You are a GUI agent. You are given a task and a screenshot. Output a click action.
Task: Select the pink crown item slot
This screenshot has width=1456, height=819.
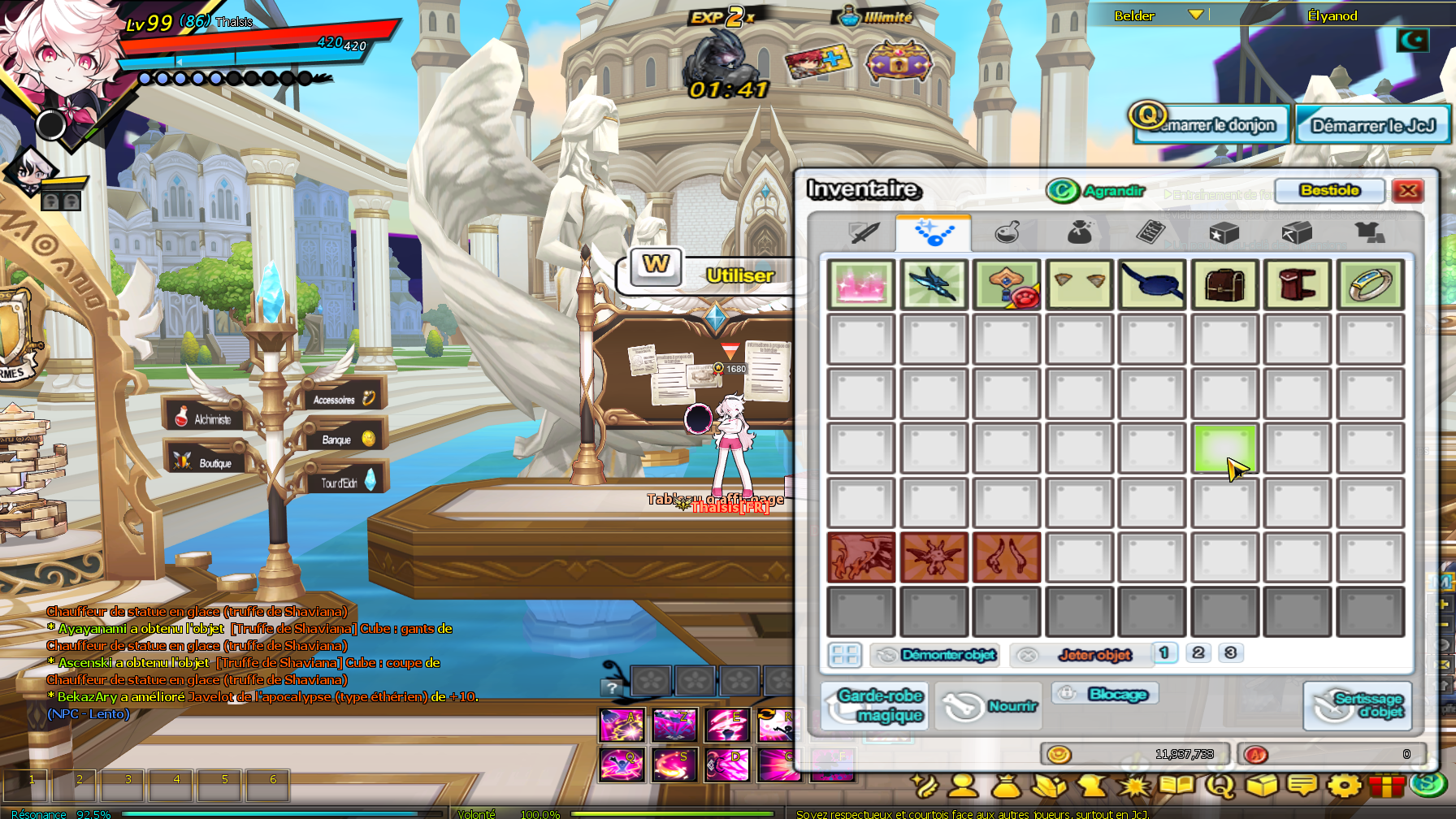[861, 285]
